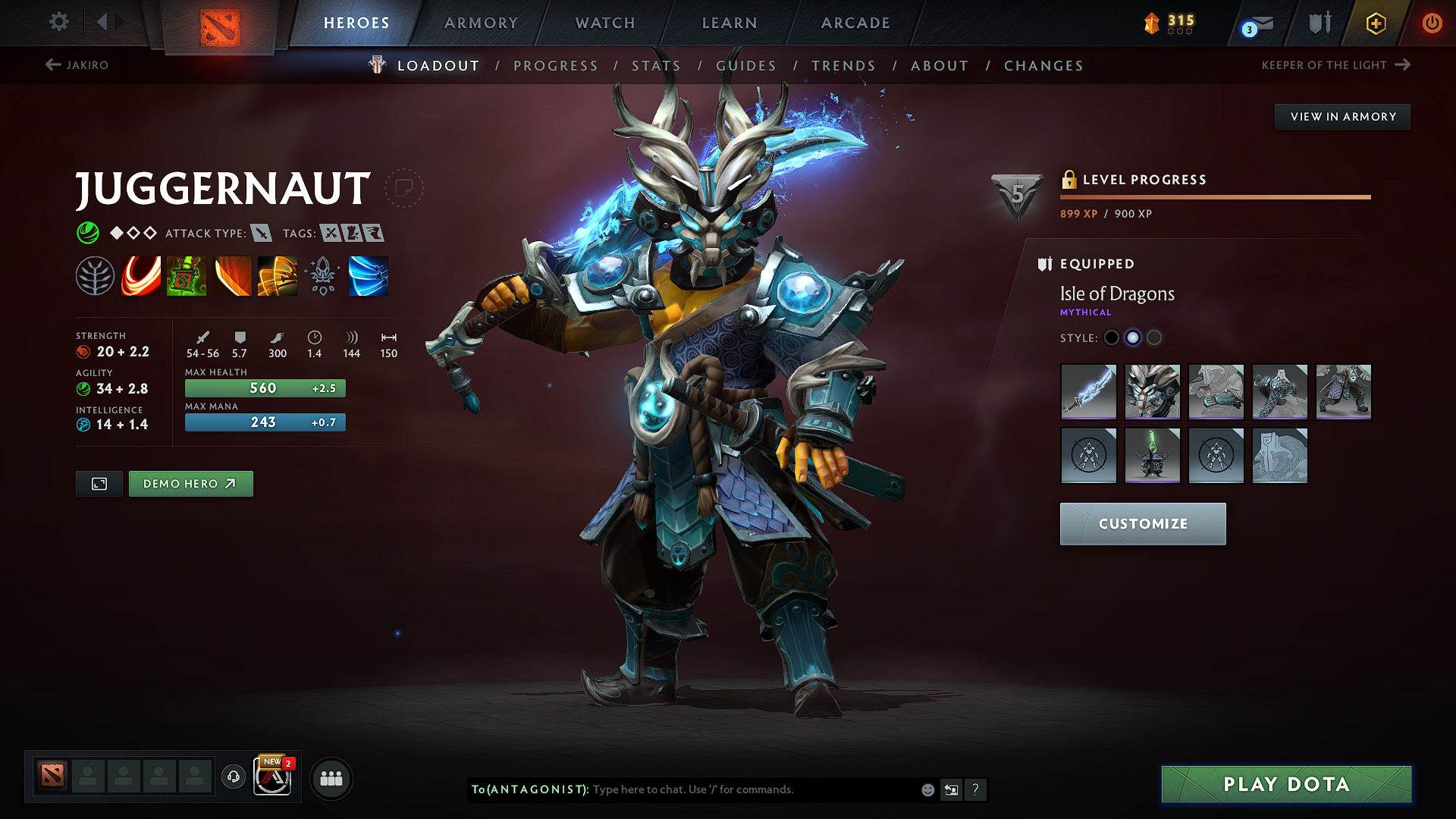Open the Healing Ward ability icon
Viewport: 1456px width, 819px height.
(187, 275)
